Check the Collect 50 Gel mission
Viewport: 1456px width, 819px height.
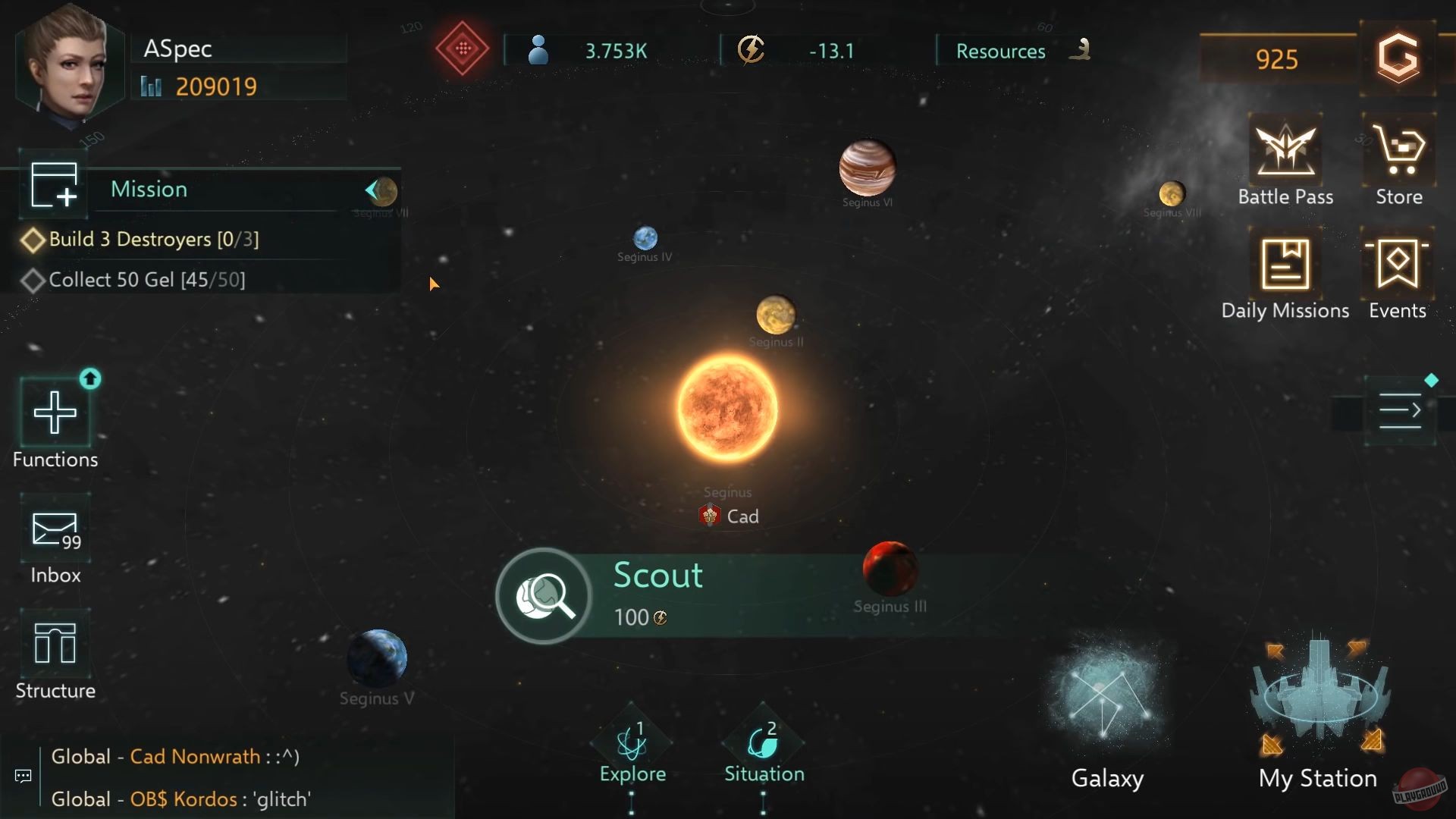(x=146, y=279)
